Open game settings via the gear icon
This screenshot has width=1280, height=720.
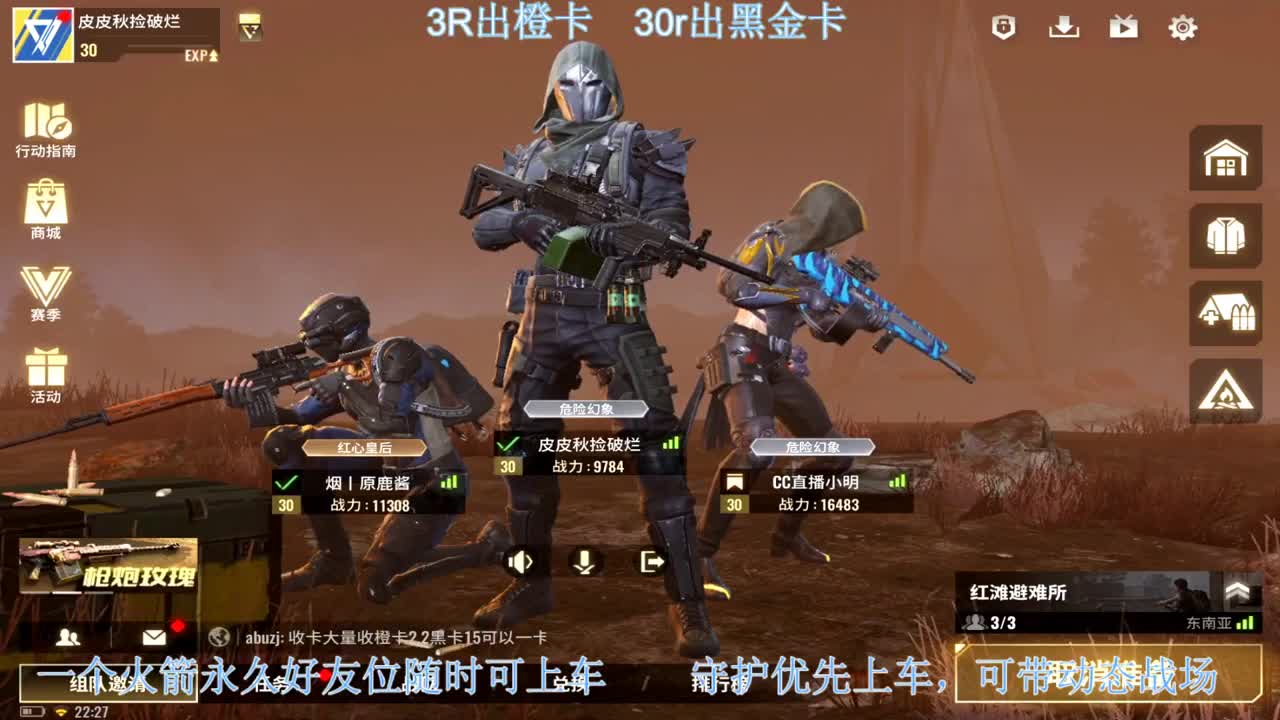coord(1182,29)
